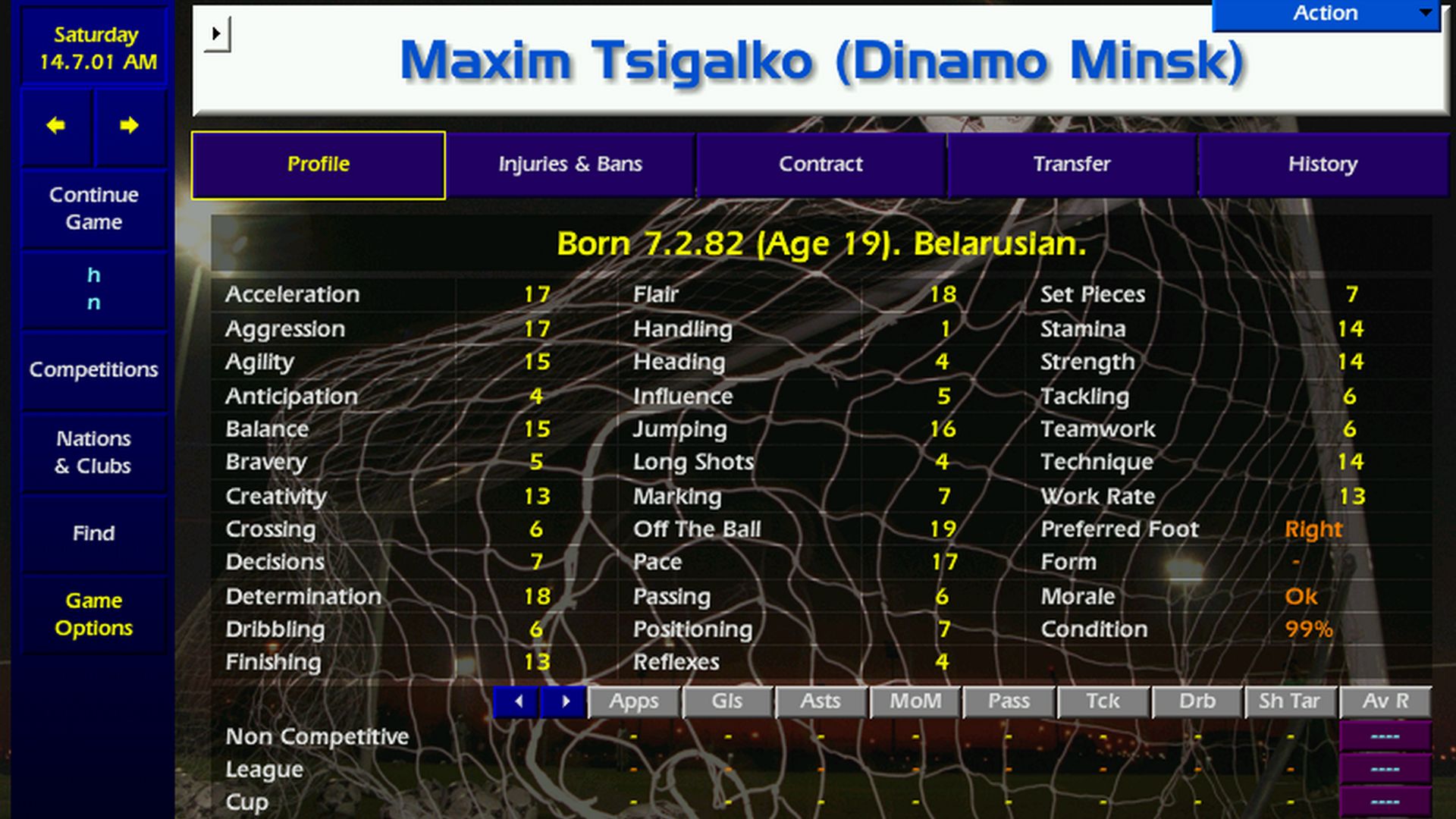View the Transfer tab
Screen dimensions: 1456x819
click(x=1072, y=163)
